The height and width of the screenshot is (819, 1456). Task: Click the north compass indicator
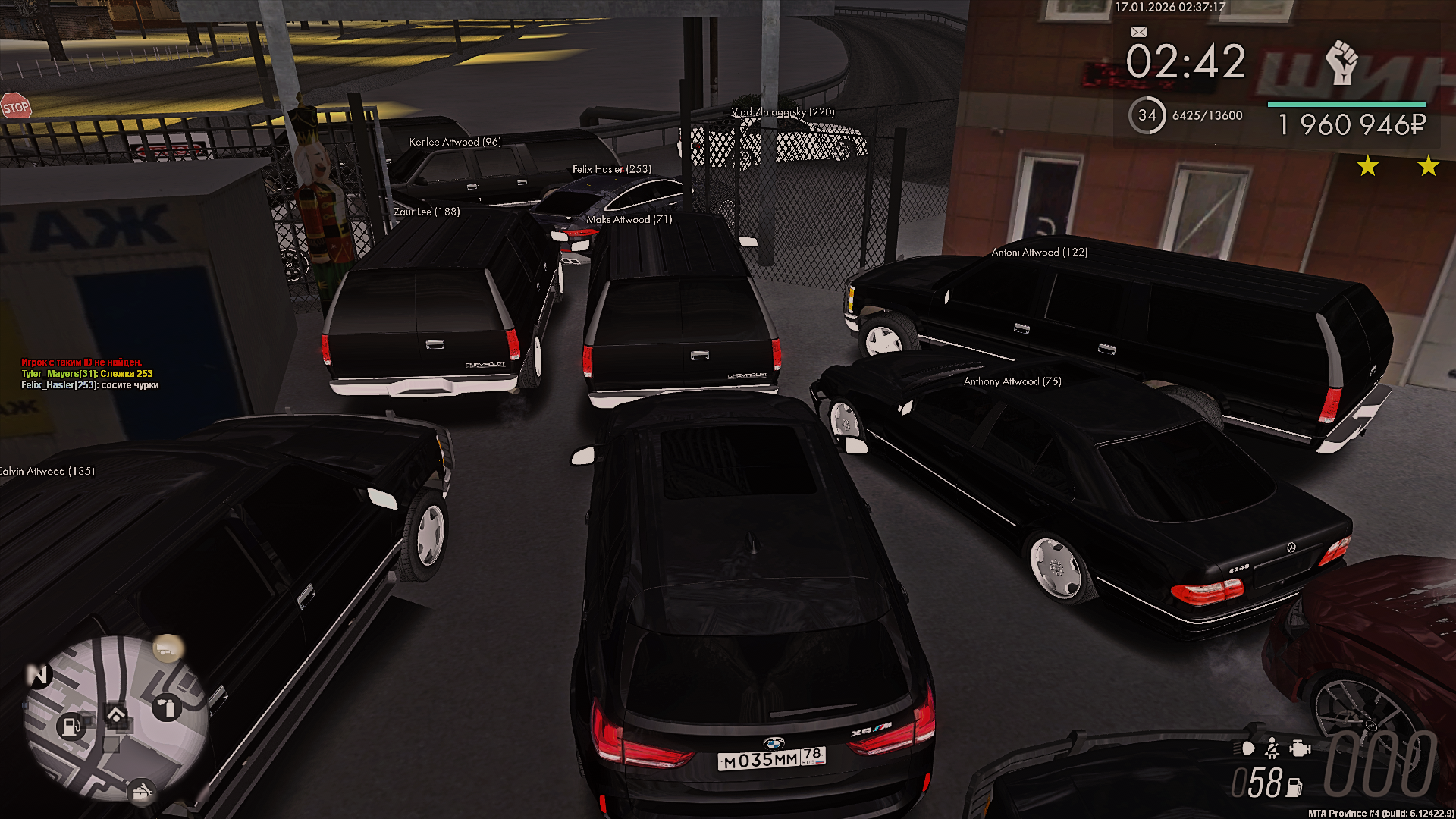click(x=36, y=674)
